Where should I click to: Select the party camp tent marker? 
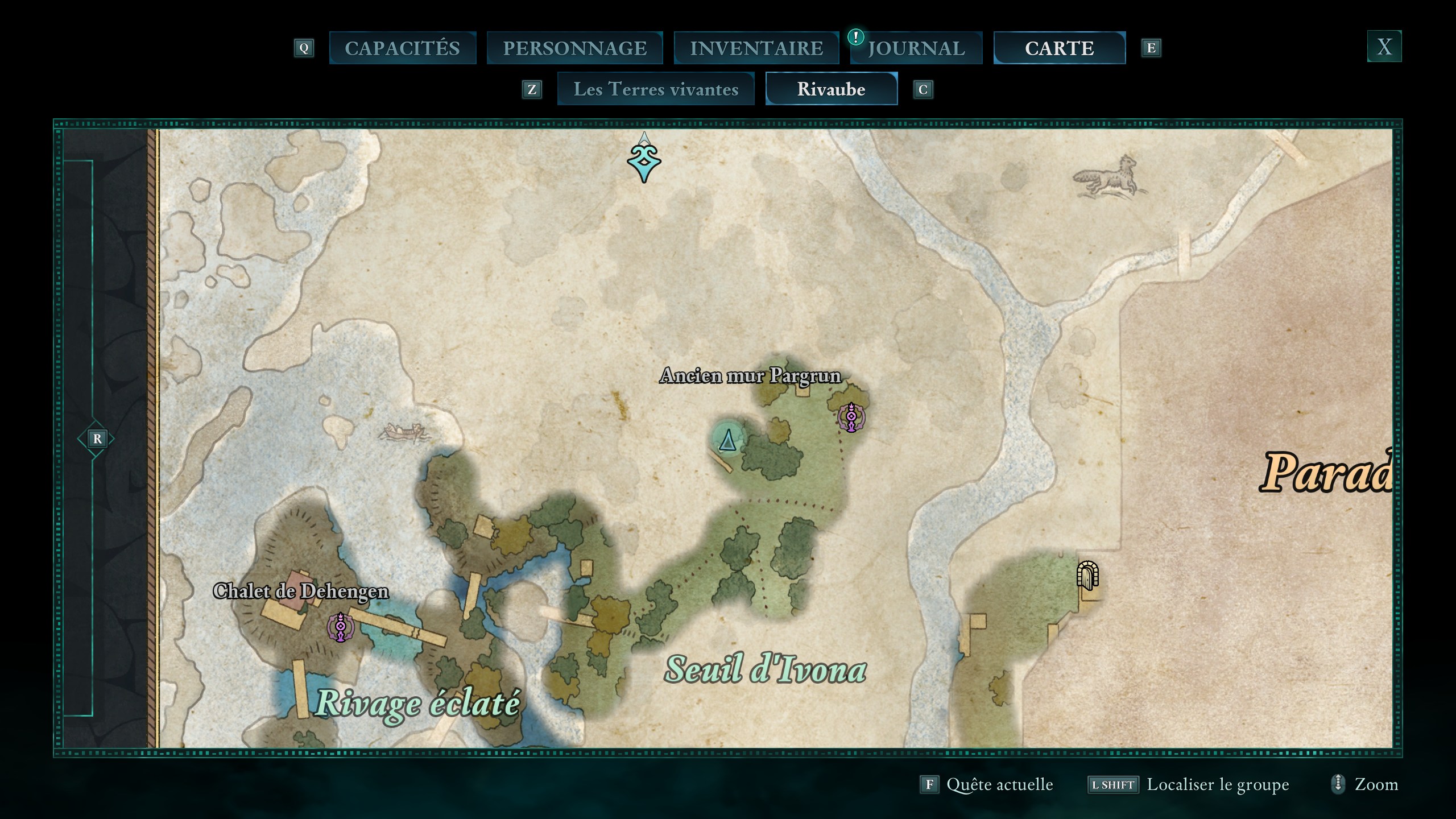[727, 439]
